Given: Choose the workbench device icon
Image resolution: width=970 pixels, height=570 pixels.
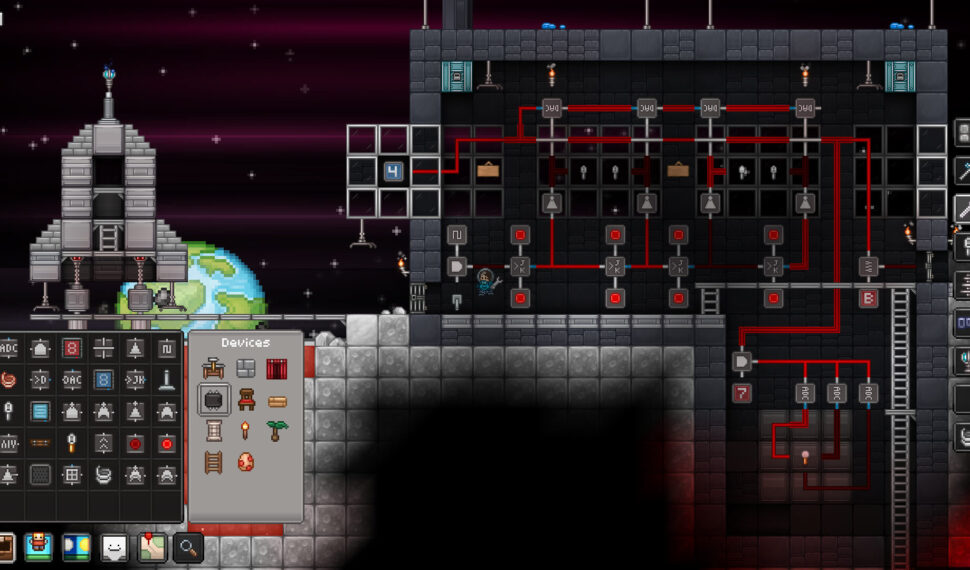Looking at the screenshot, I should pyautogui.click(x=214, y=369).
